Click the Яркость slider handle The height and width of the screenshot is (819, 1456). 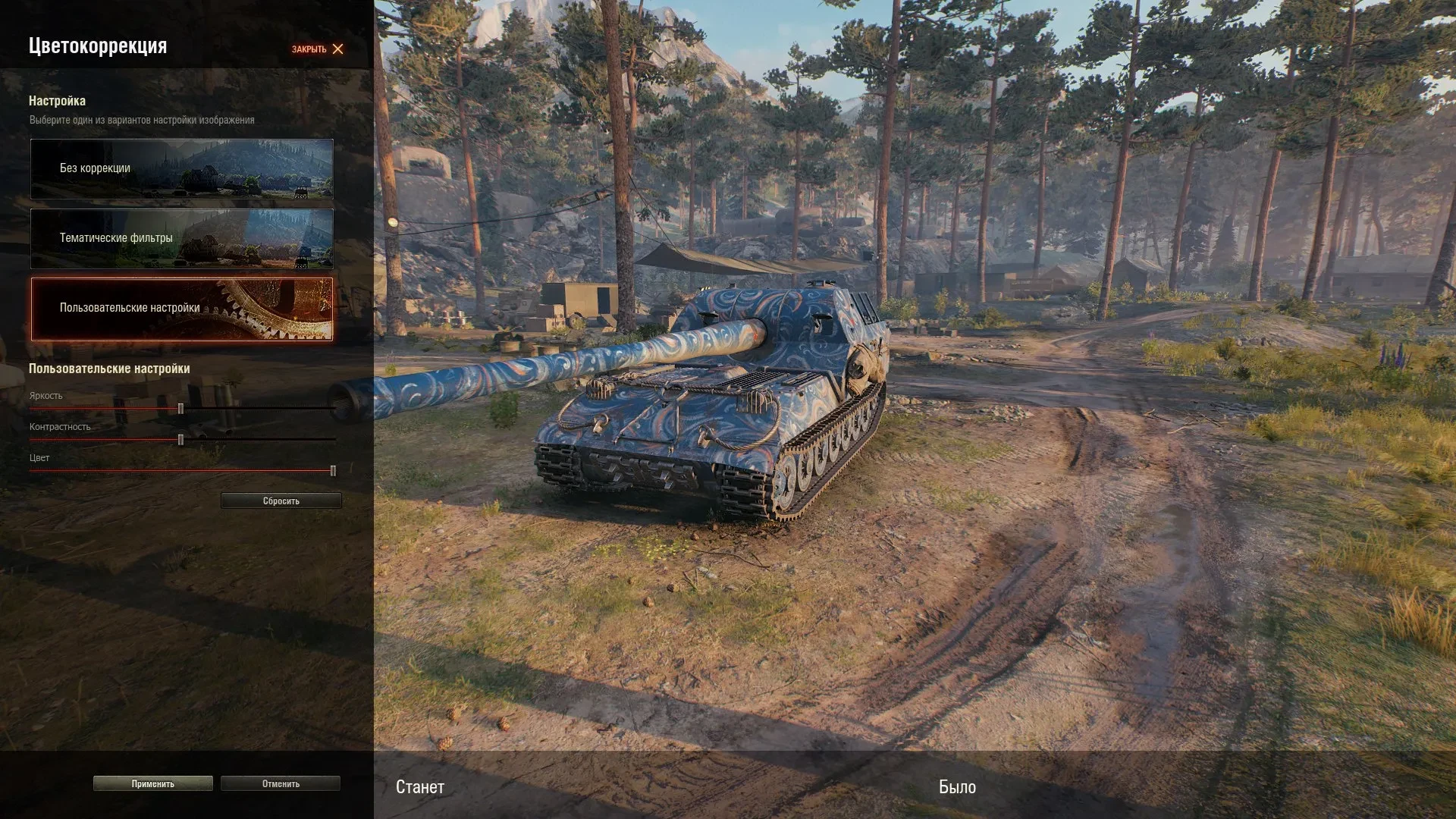point(180,409)
